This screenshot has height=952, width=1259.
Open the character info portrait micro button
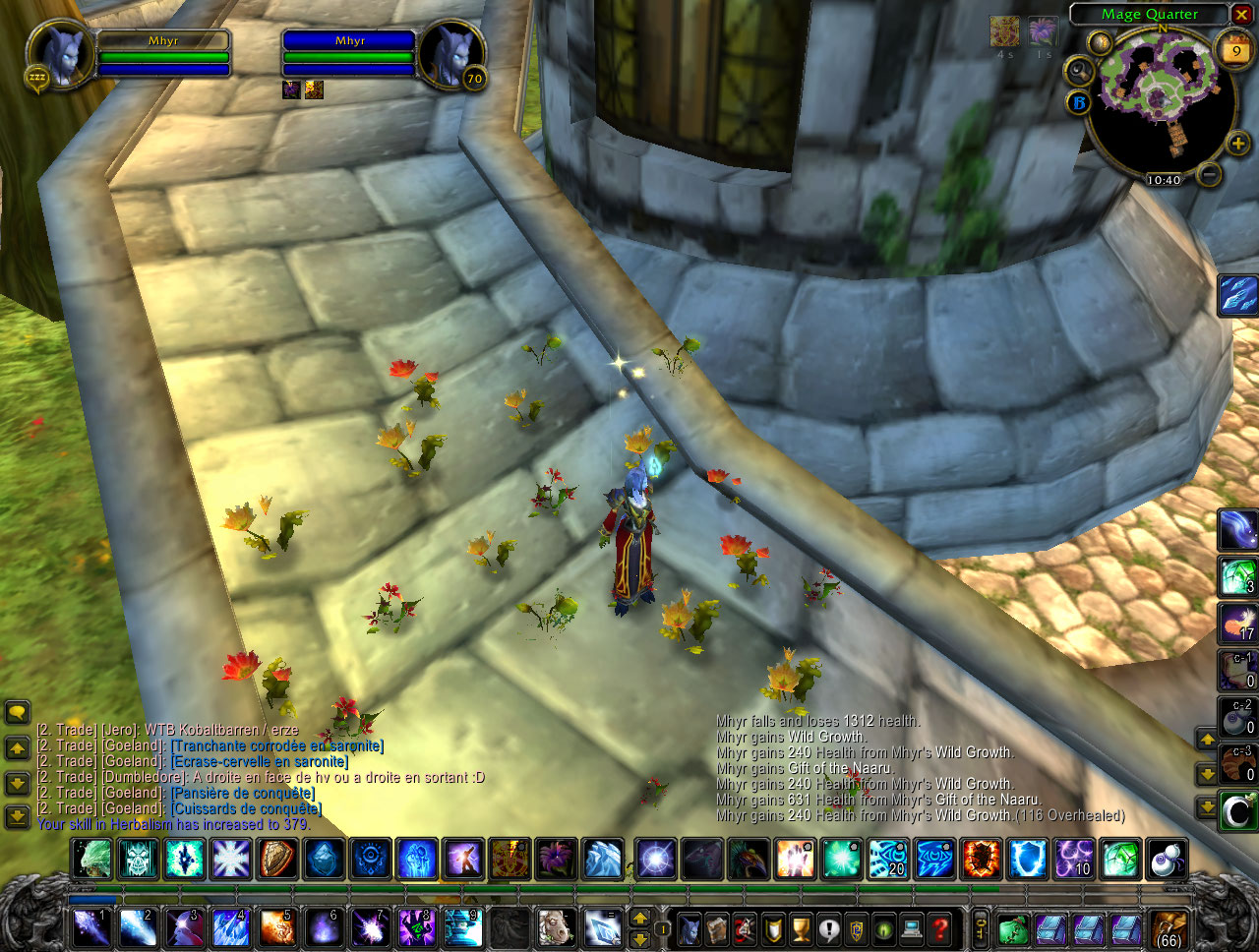[691, 928]
